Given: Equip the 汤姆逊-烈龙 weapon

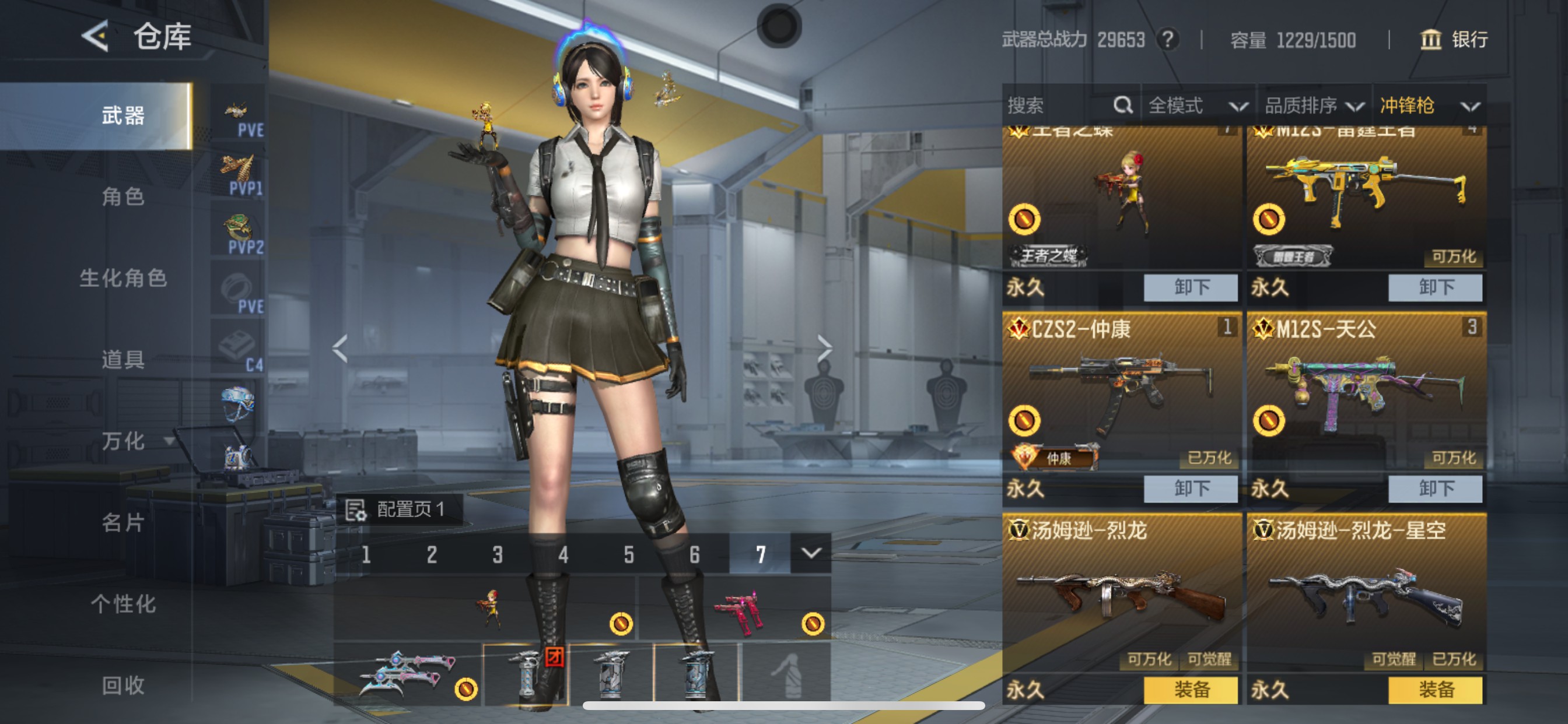Looking at the screenshot, I should click(x=1190, y=690).
